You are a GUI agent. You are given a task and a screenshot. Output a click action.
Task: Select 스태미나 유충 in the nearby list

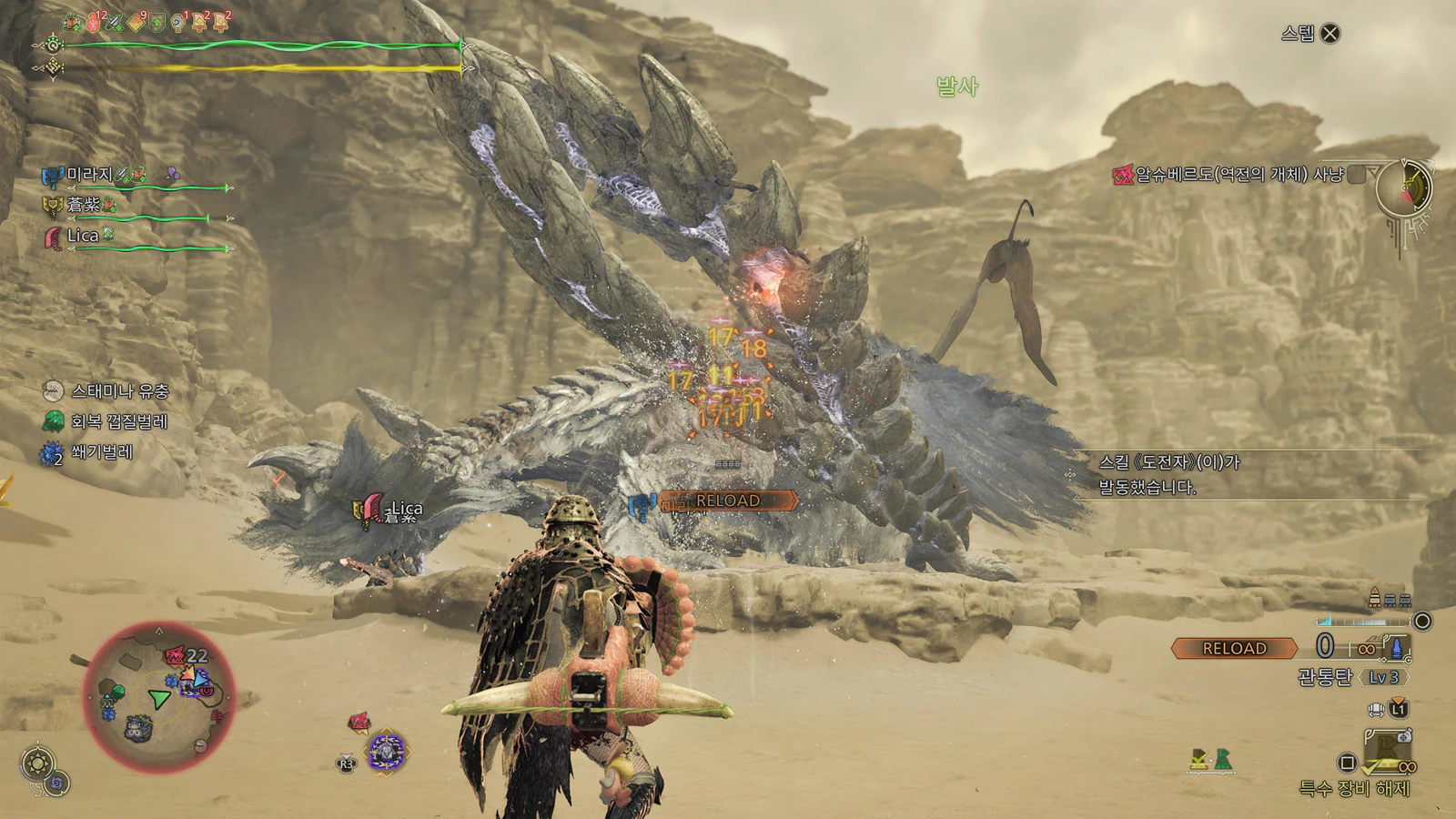point(119,391)
